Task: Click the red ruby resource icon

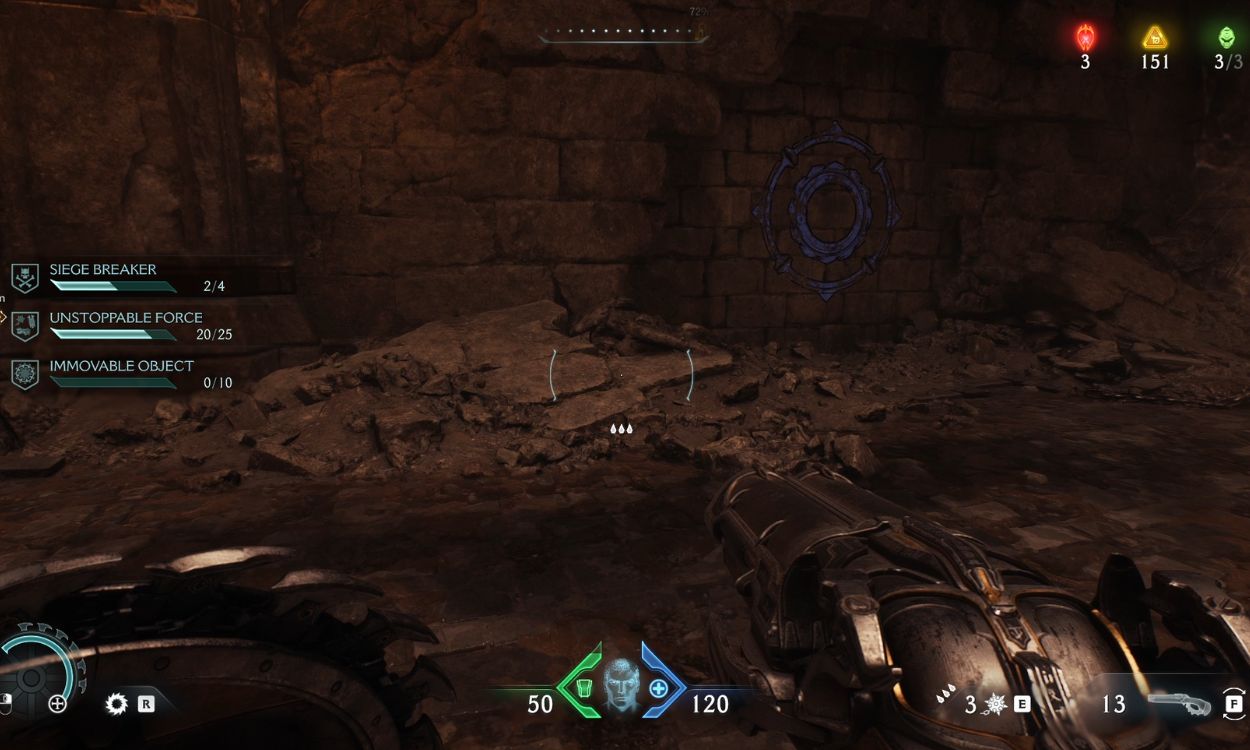Action: click(1085, 39)
